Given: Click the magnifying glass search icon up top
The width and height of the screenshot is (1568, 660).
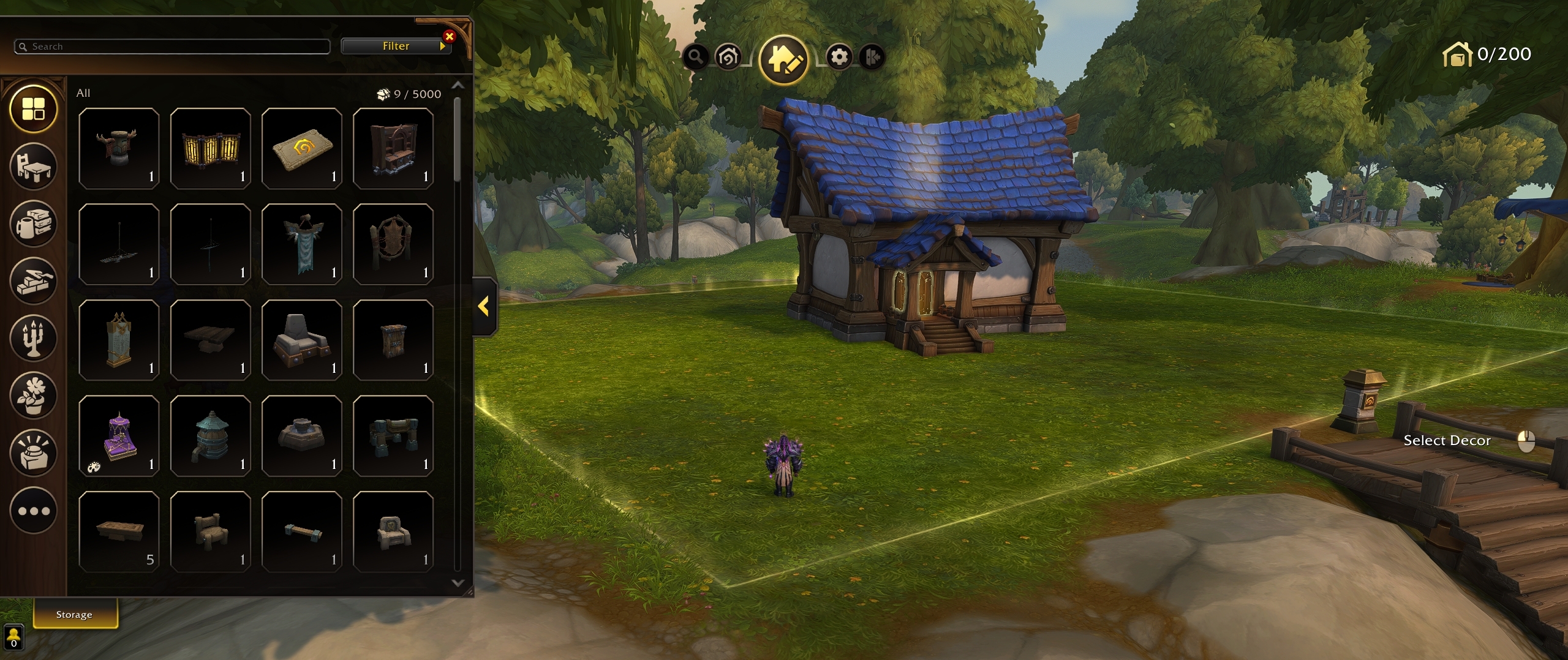Looking at the screenshot, I should pyautogui.click(x=695, y=57).
